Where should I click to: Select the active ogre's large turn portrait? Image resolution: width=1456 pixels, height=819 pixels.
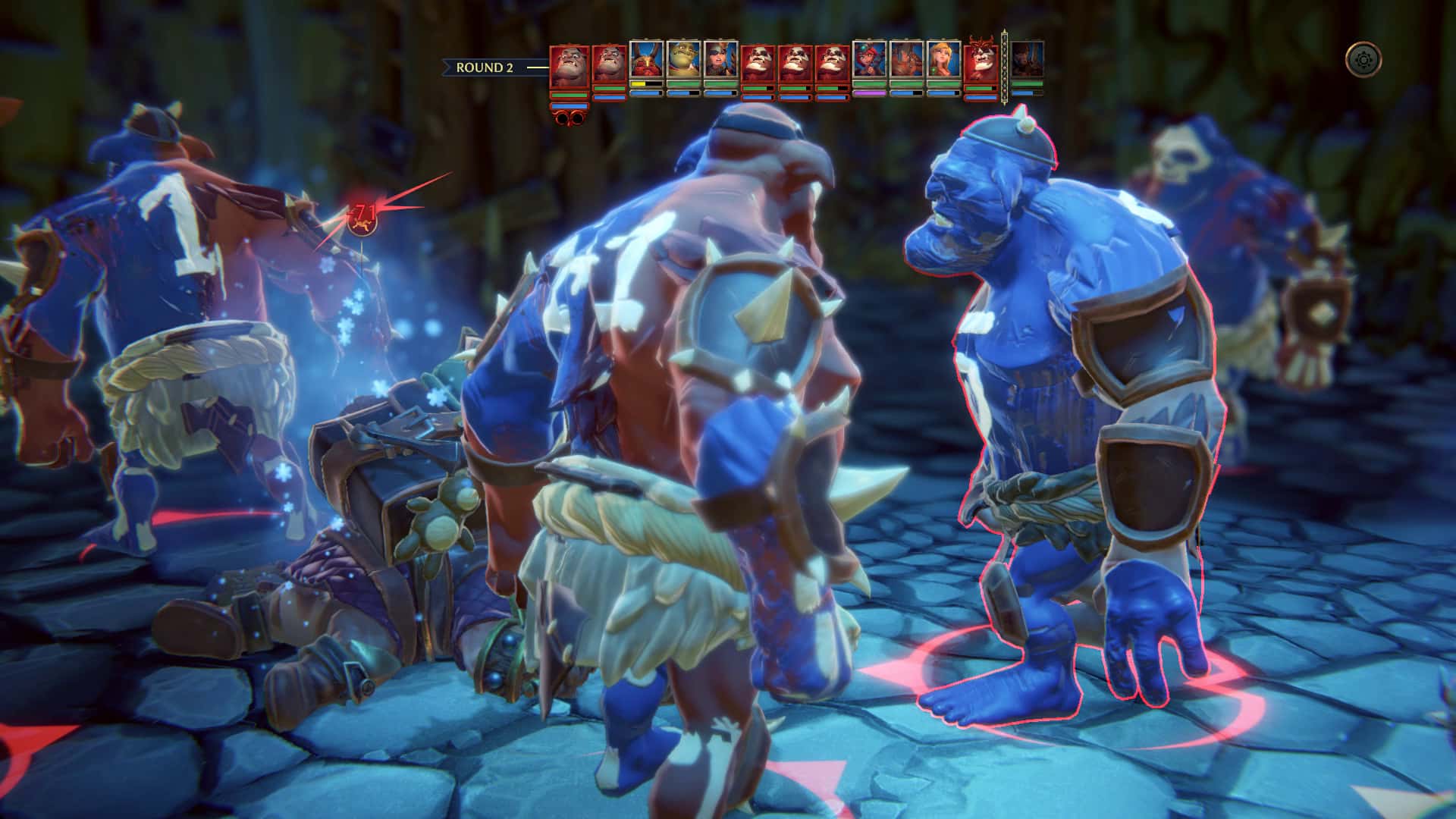569,67
